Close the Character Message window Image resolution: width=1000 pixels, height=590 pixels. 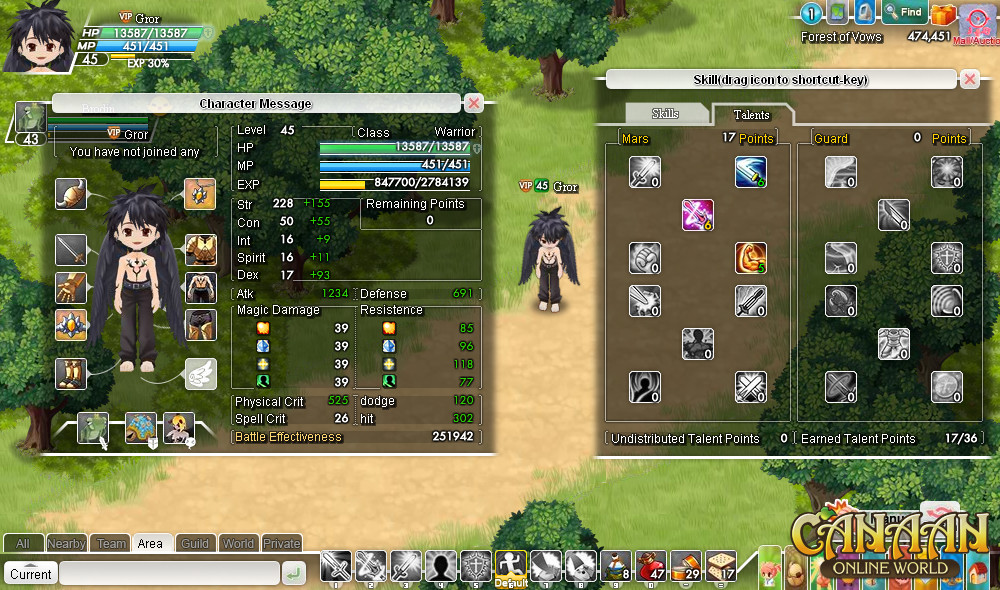475,103
